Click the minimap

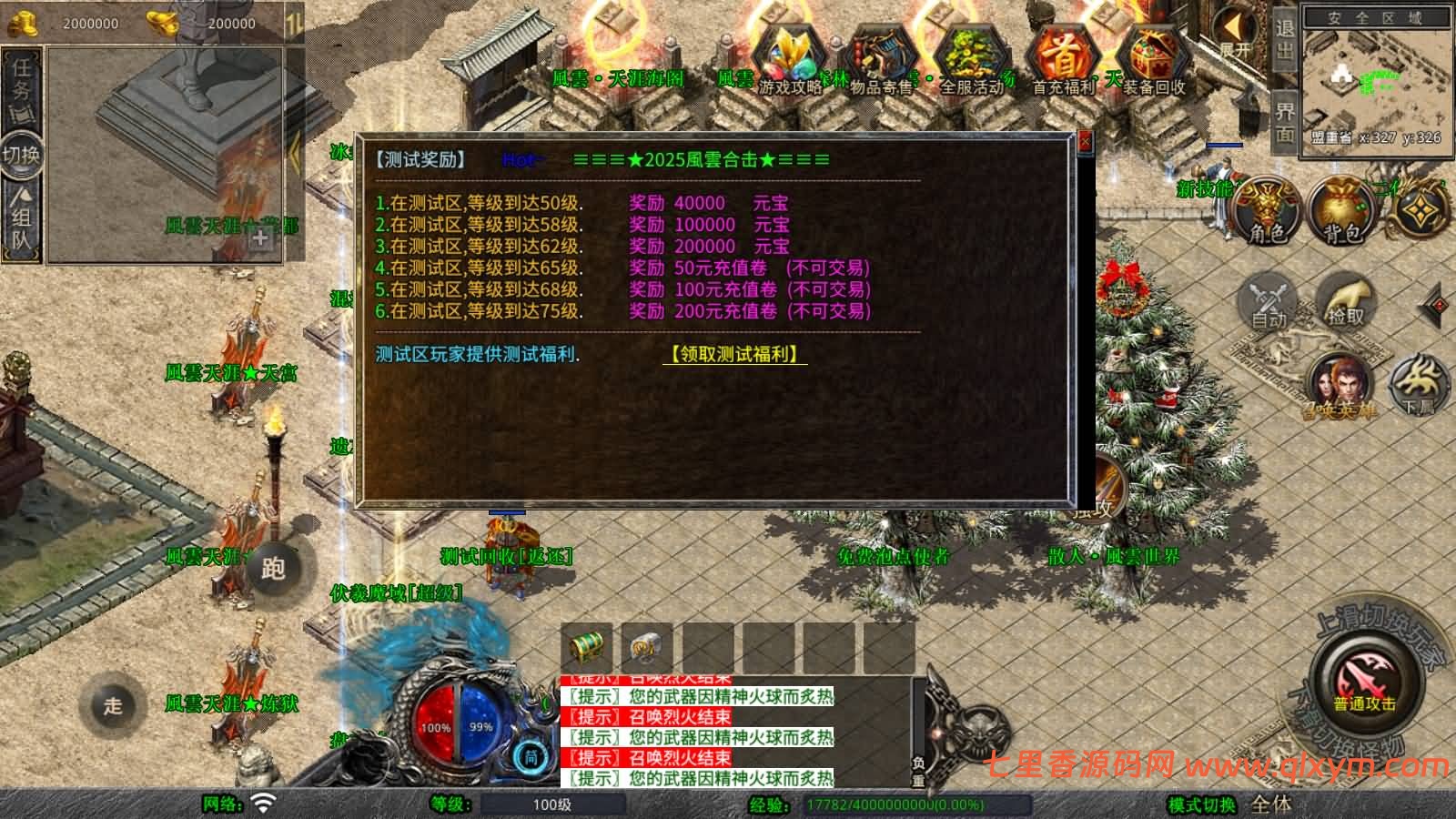coord(1374,82)
